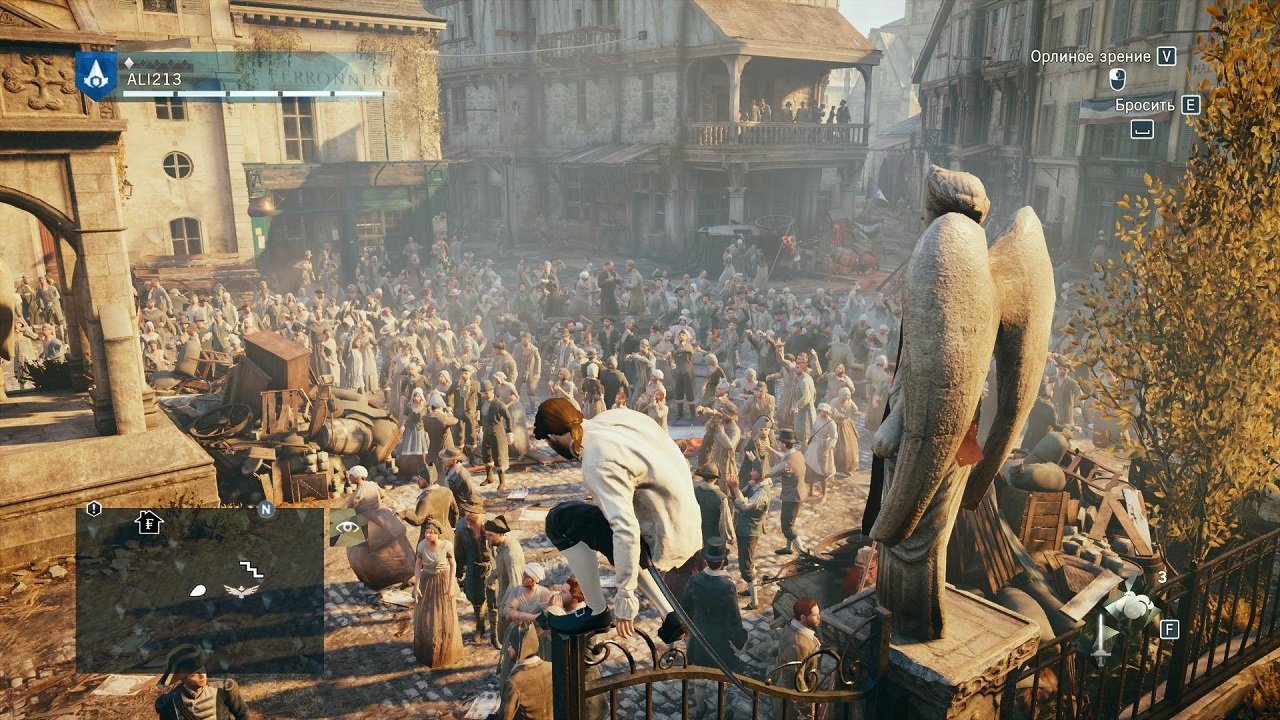
Task: Click the exclamation alert icon above the minimap
Action: click(93, 507)
